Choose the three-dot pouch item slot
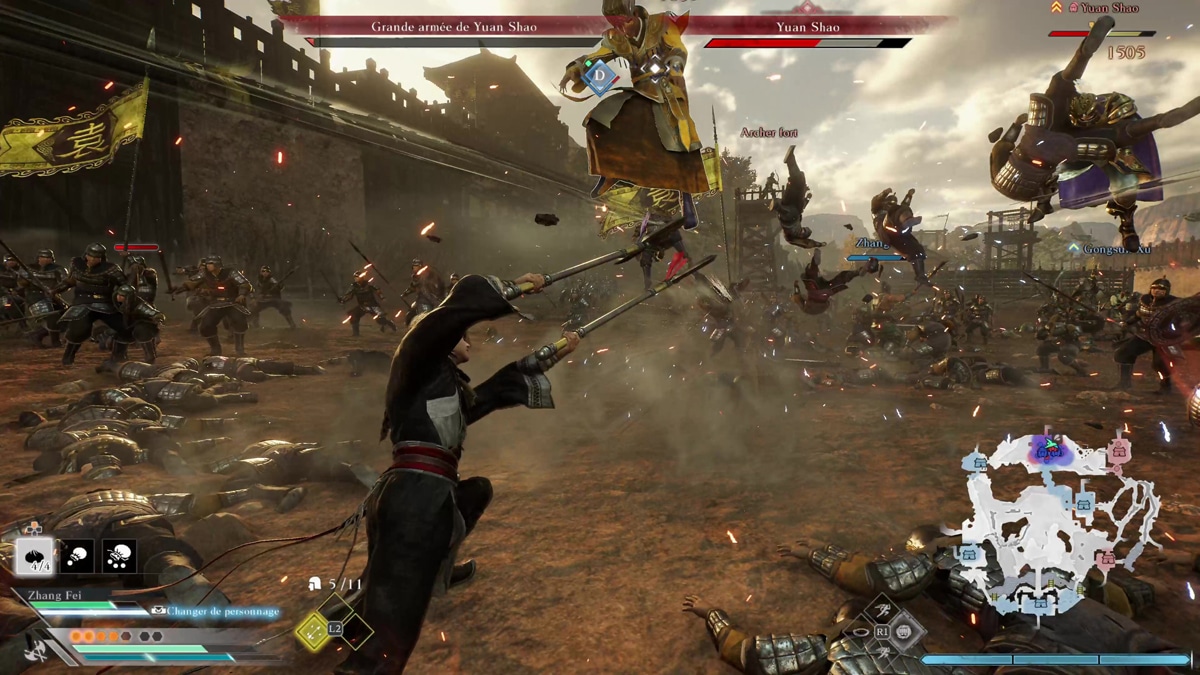The width and height of the screenshot is (1200, 675). [x=120, y=556]
